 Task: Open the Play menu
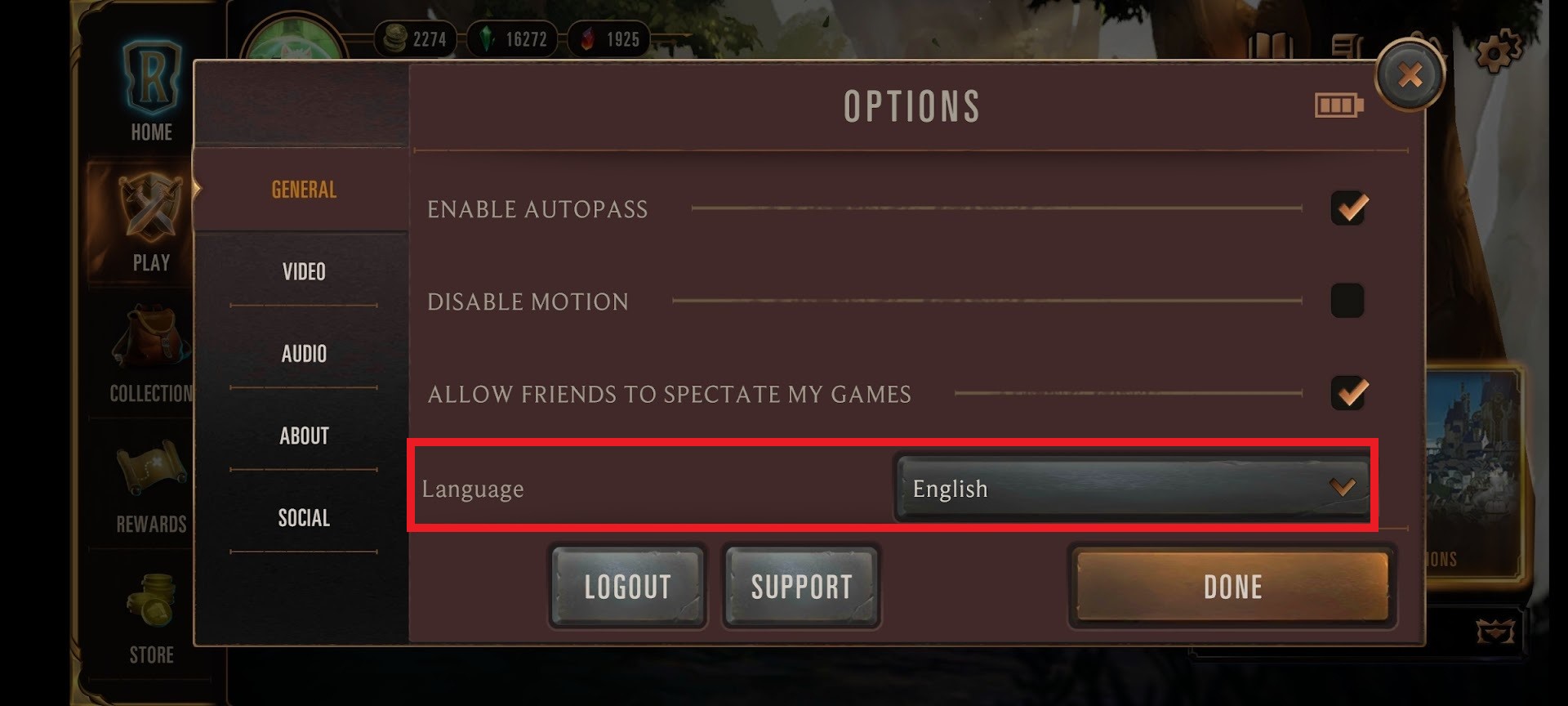pyautogui.click(x=152, y=222)
